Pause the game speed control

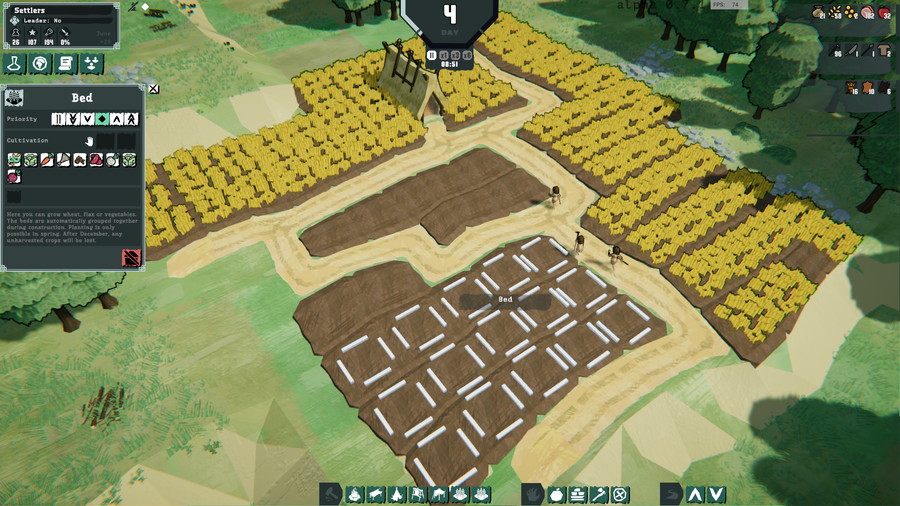[432, 55]
